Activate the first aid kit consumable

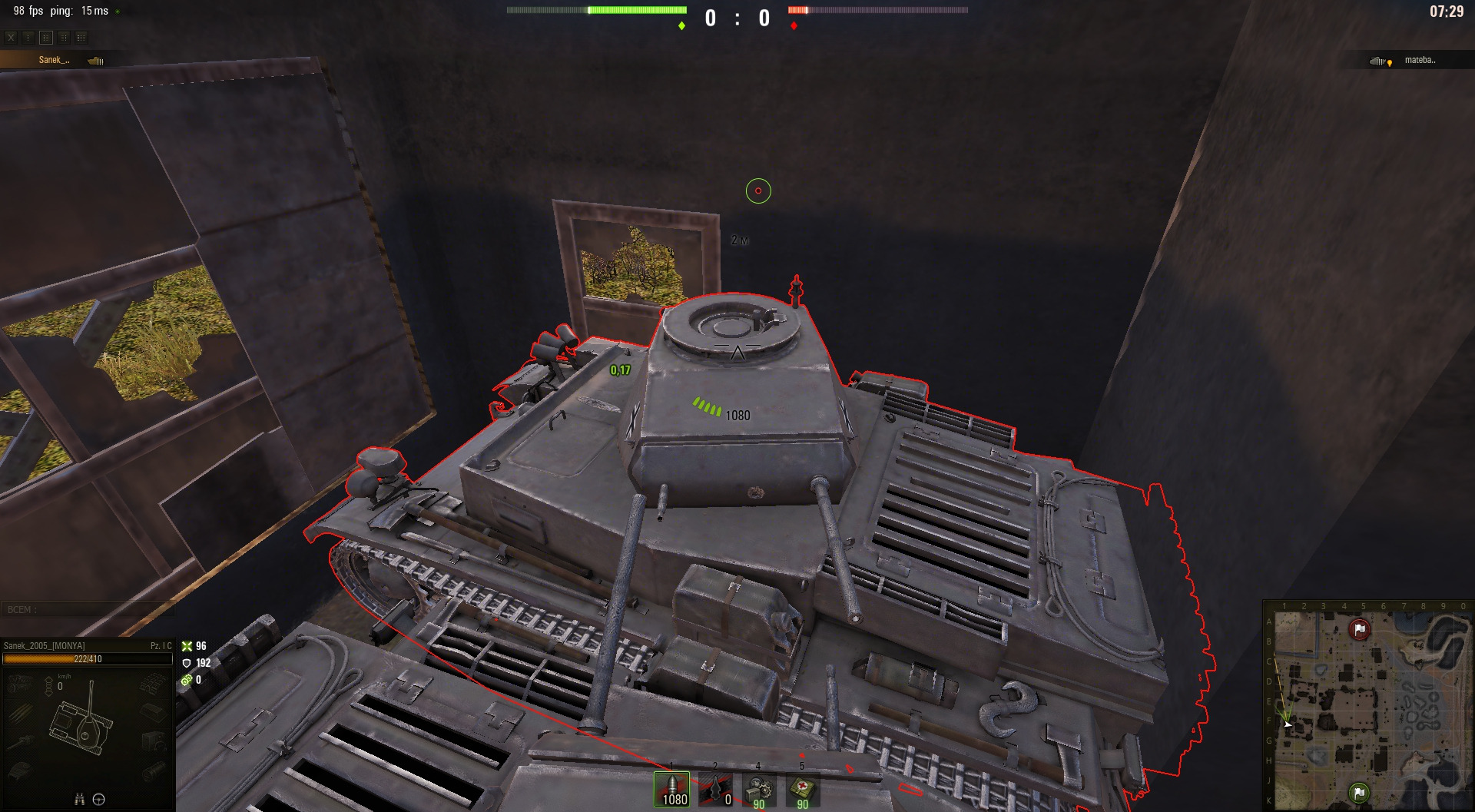tap(802, 790)
